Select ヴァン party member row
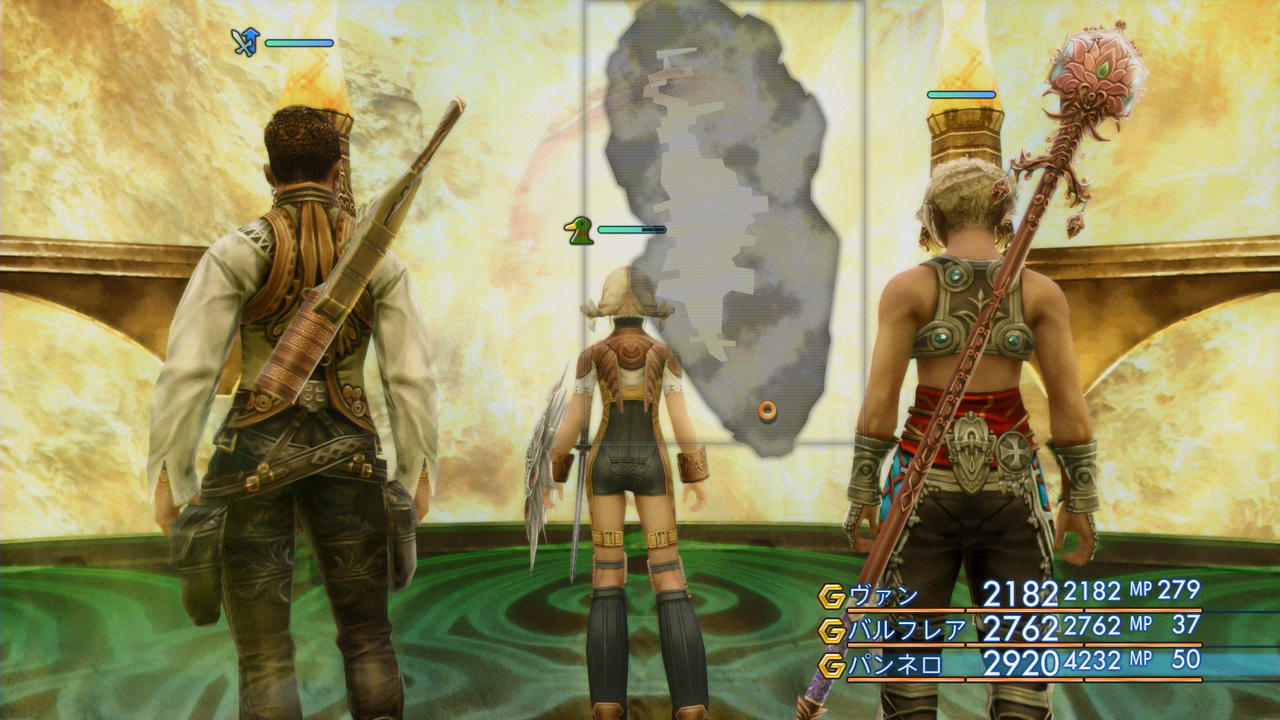The image size is (1280, 720). [1010, 595]
